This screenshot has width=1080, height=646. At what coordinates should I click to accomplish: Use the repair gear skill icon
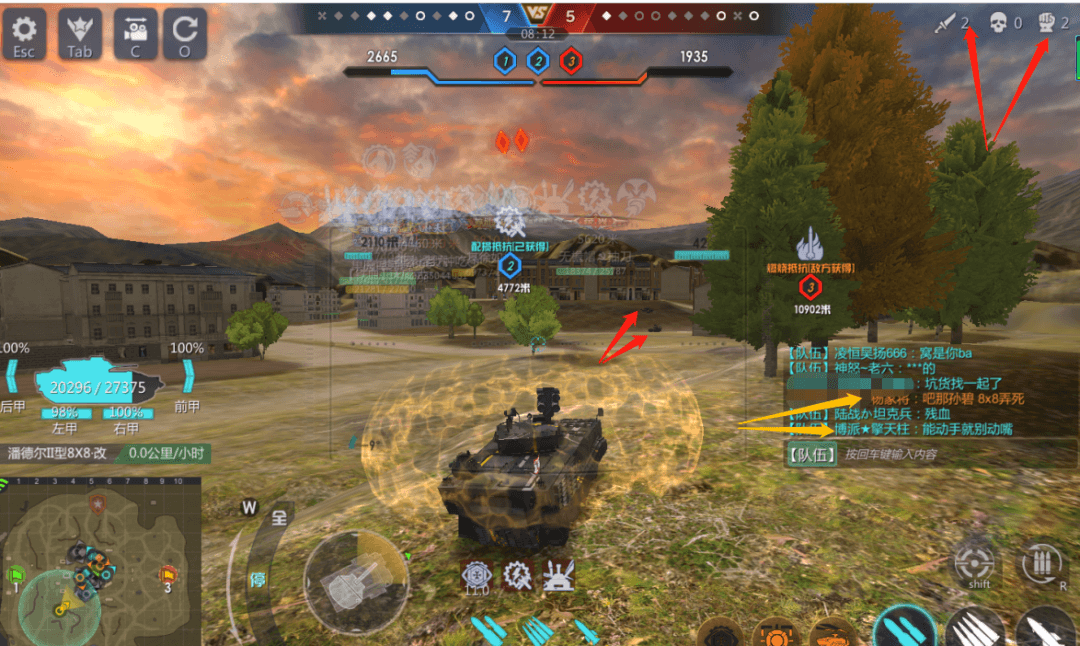(x=517, y=575)
